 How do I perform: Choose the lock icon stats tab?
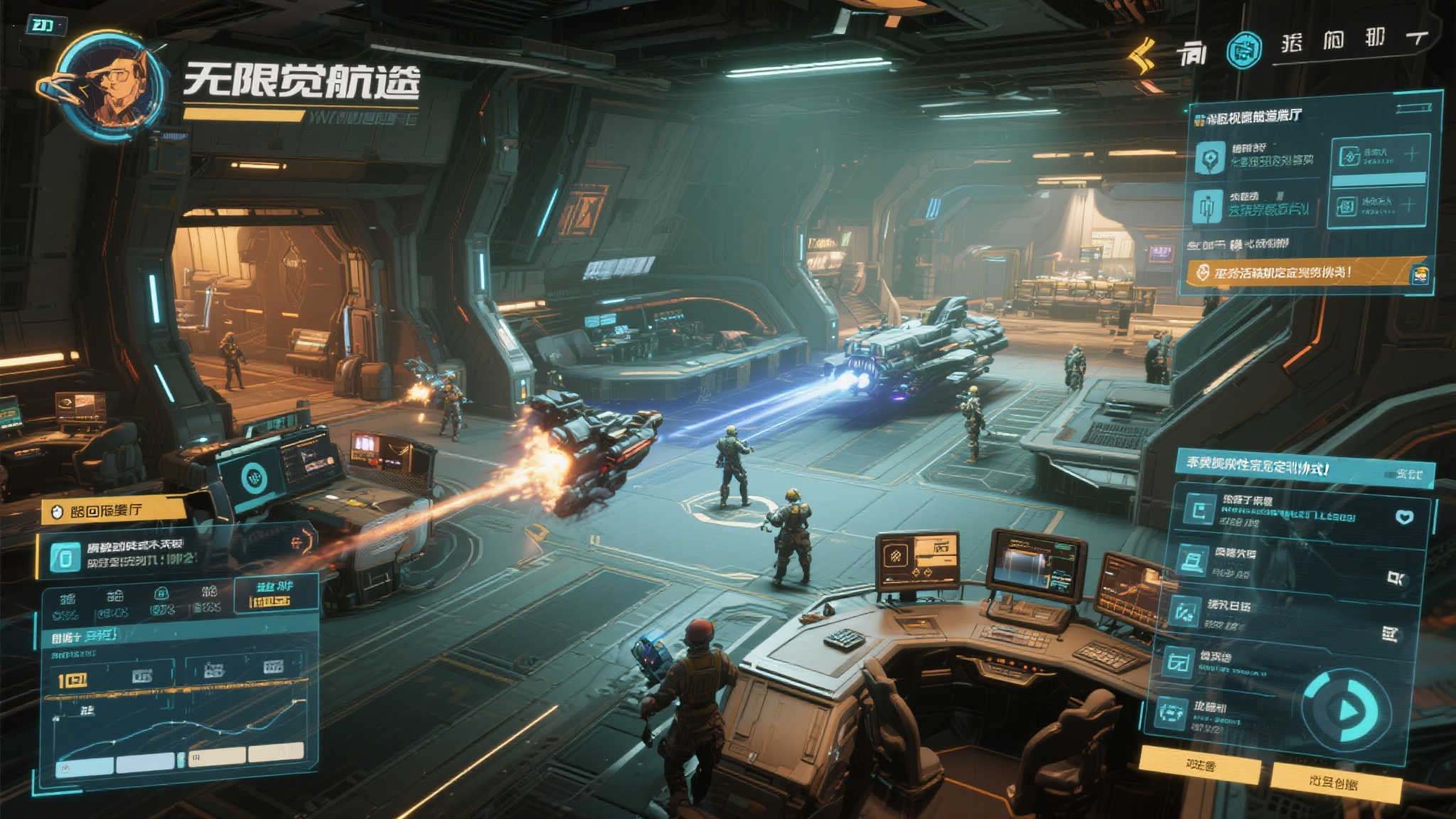pos(161,601)
